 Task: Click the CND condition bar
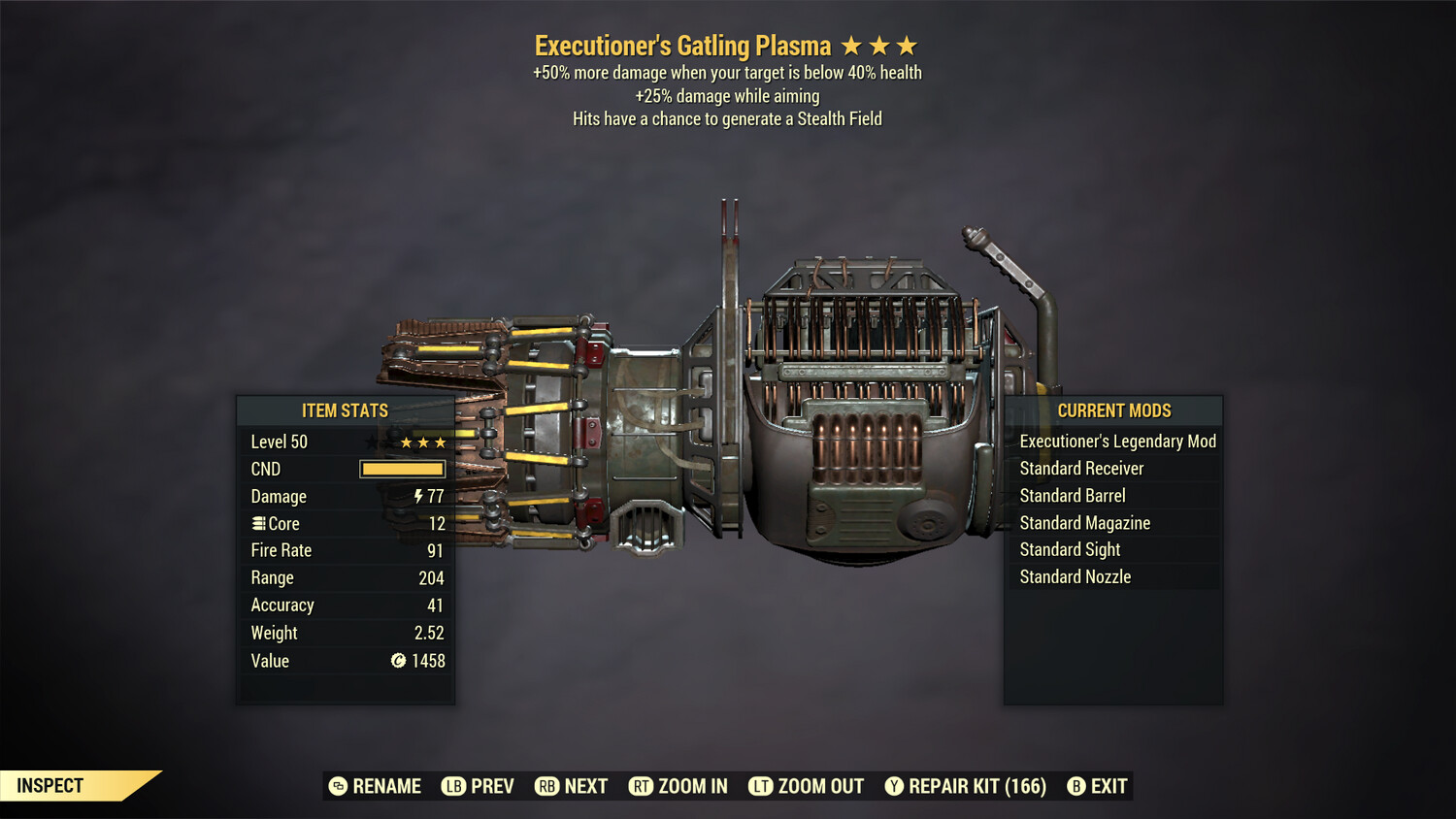click(402, 469)
